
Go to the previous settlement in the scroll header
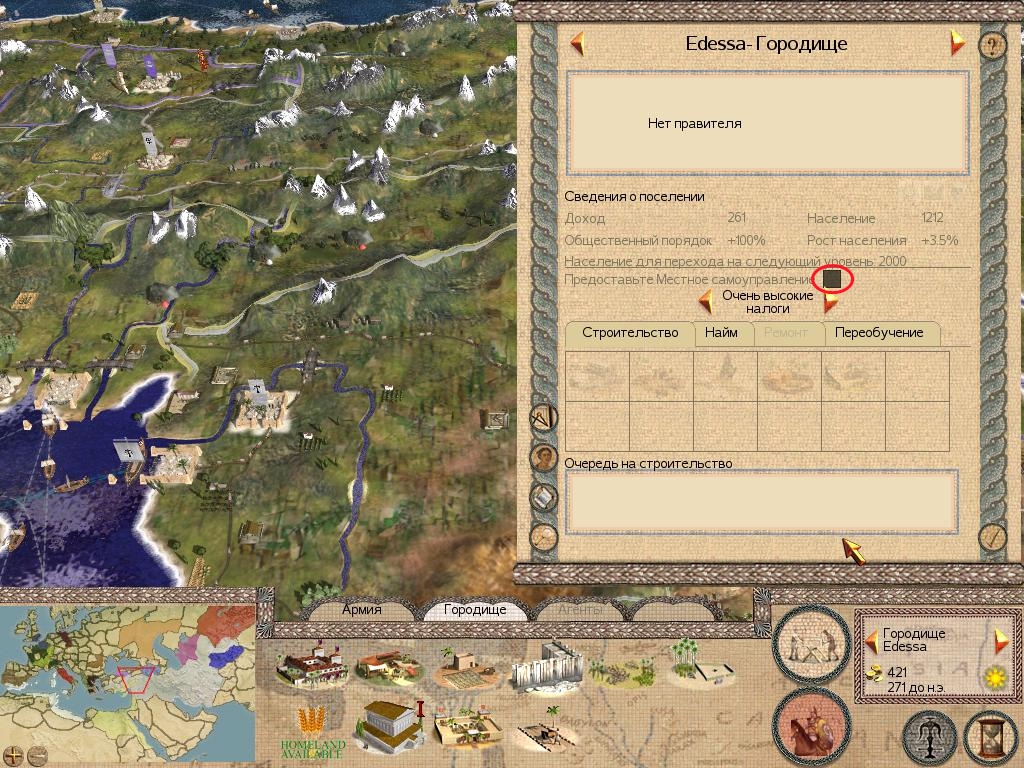pos(577,44)
